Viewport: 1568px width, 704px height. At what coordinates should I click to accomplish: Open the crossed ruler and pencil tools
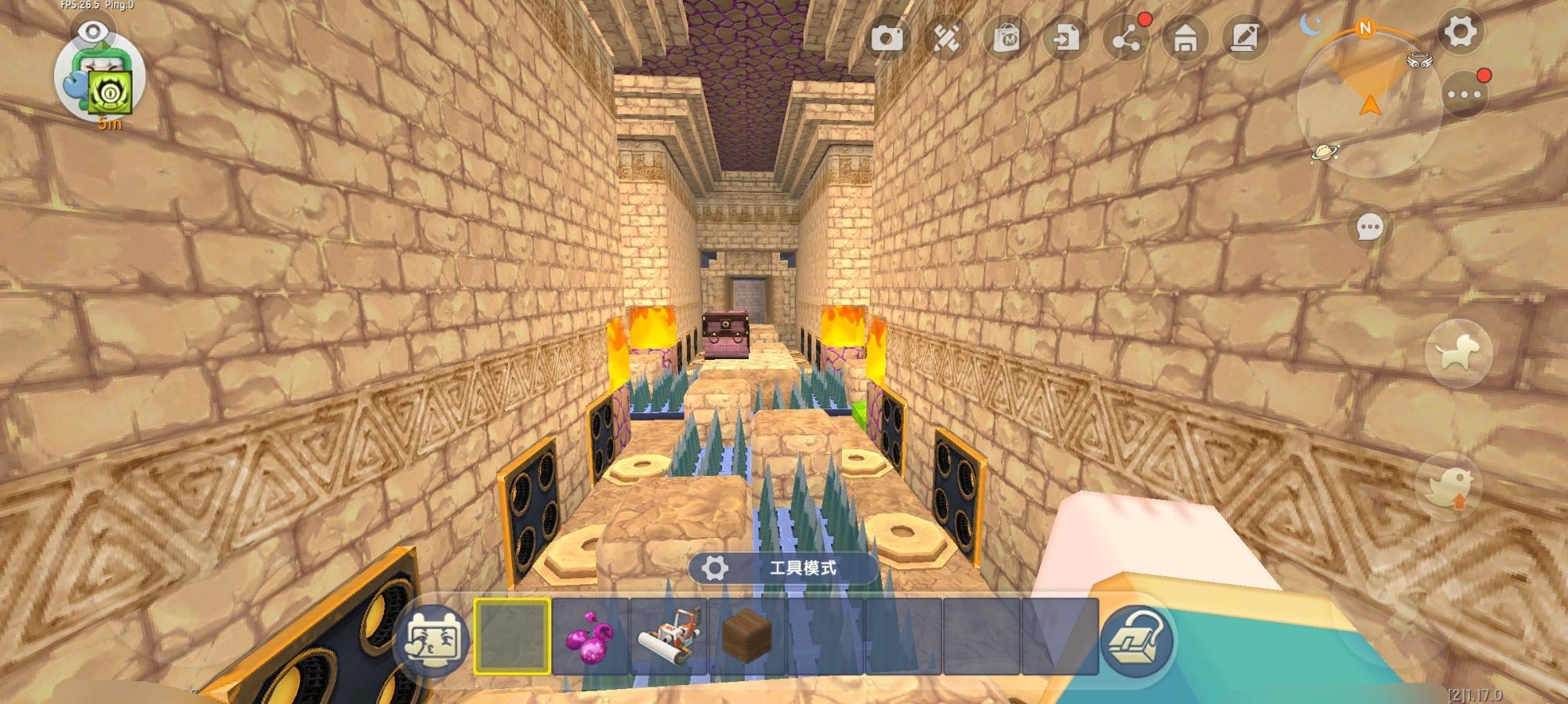(x=946, y=38)
